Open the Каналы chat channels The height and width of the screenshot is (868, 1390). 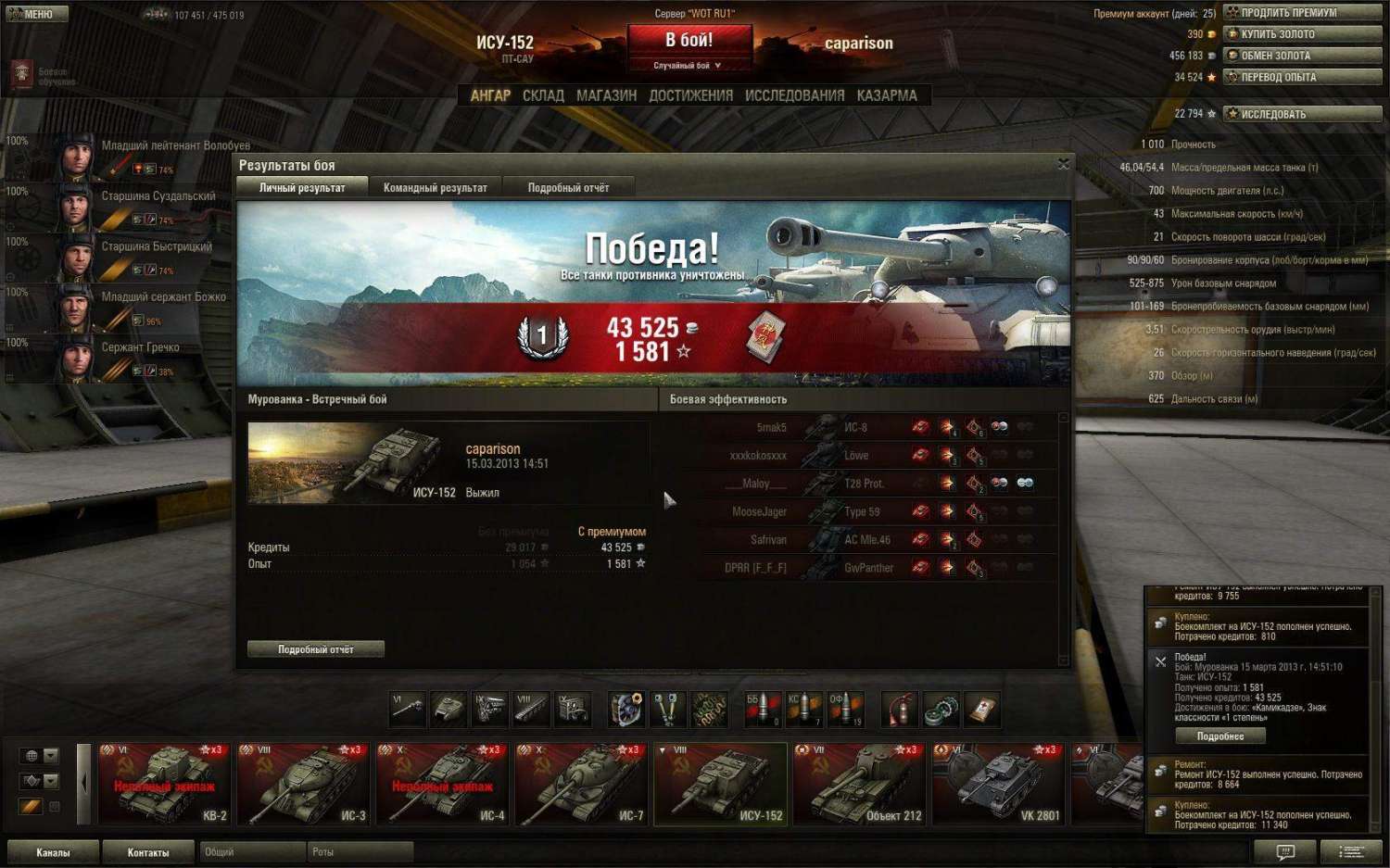(53, 852)
